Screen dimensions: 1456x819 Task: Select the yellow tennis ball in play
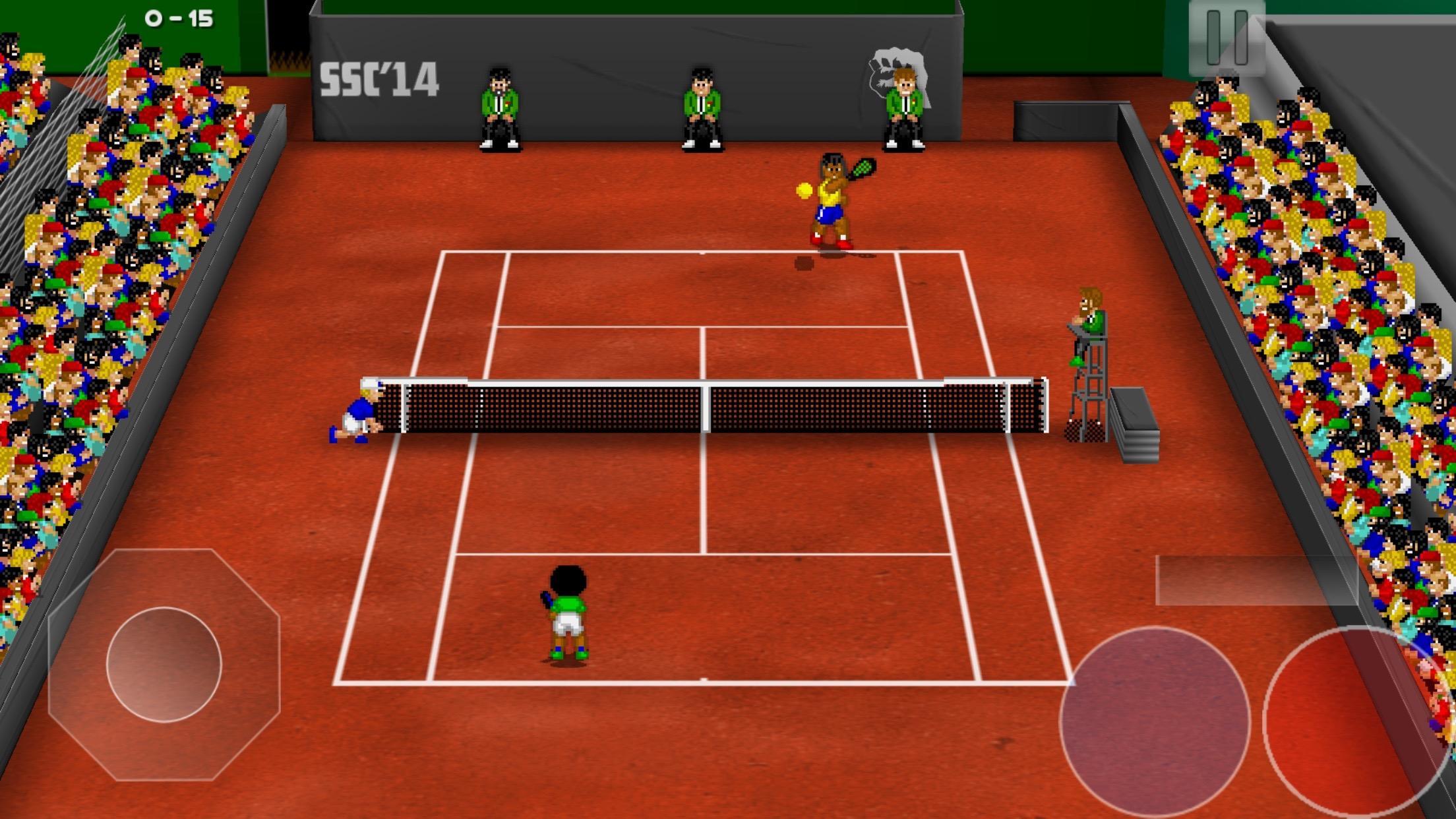point(803,191)
